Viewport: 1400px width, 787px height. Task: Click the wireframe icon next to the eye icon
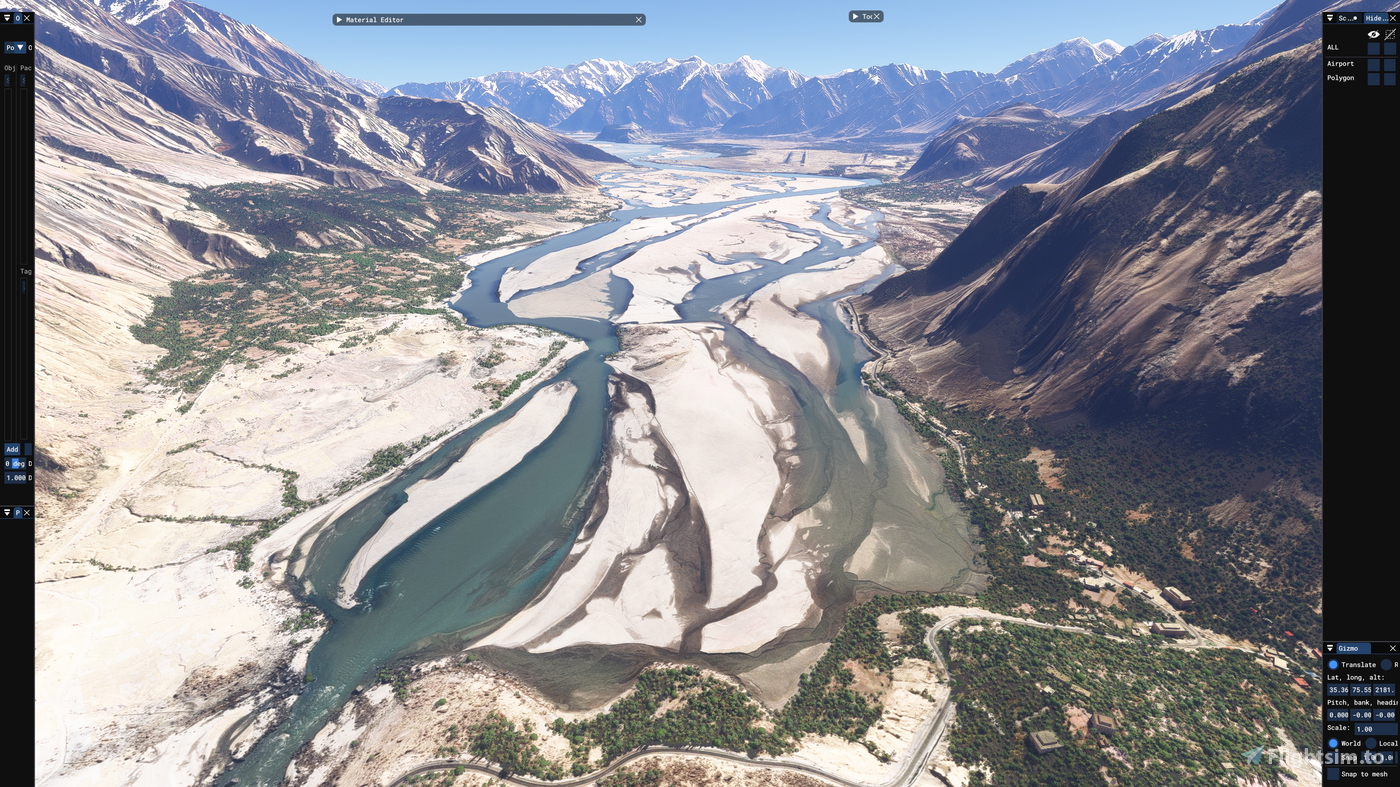point(1389,33)
